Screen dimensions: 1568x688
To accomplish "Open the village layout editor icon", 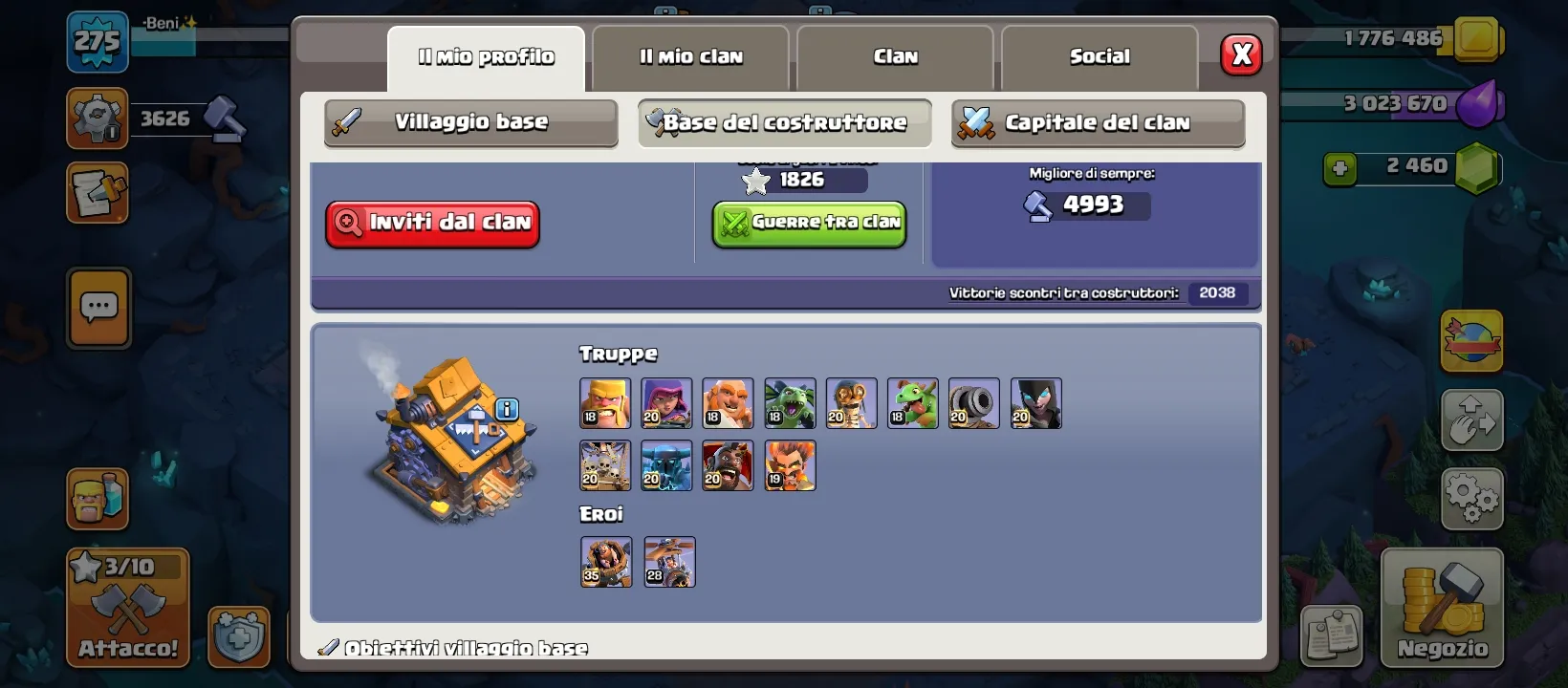I will pos(1472,420).
